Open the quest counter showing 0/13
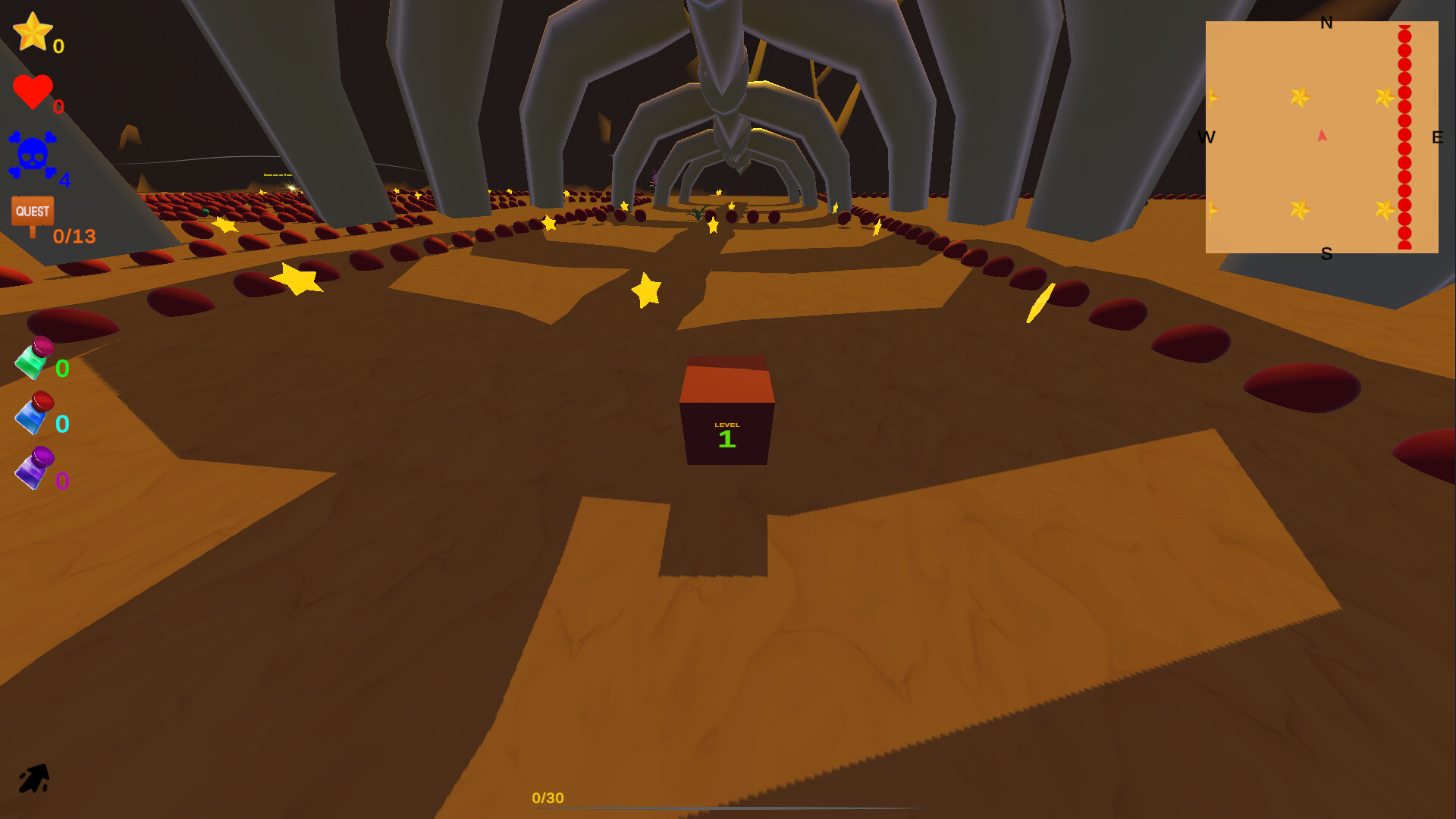The image size is (1456, 819). click(x=74, y=237)
